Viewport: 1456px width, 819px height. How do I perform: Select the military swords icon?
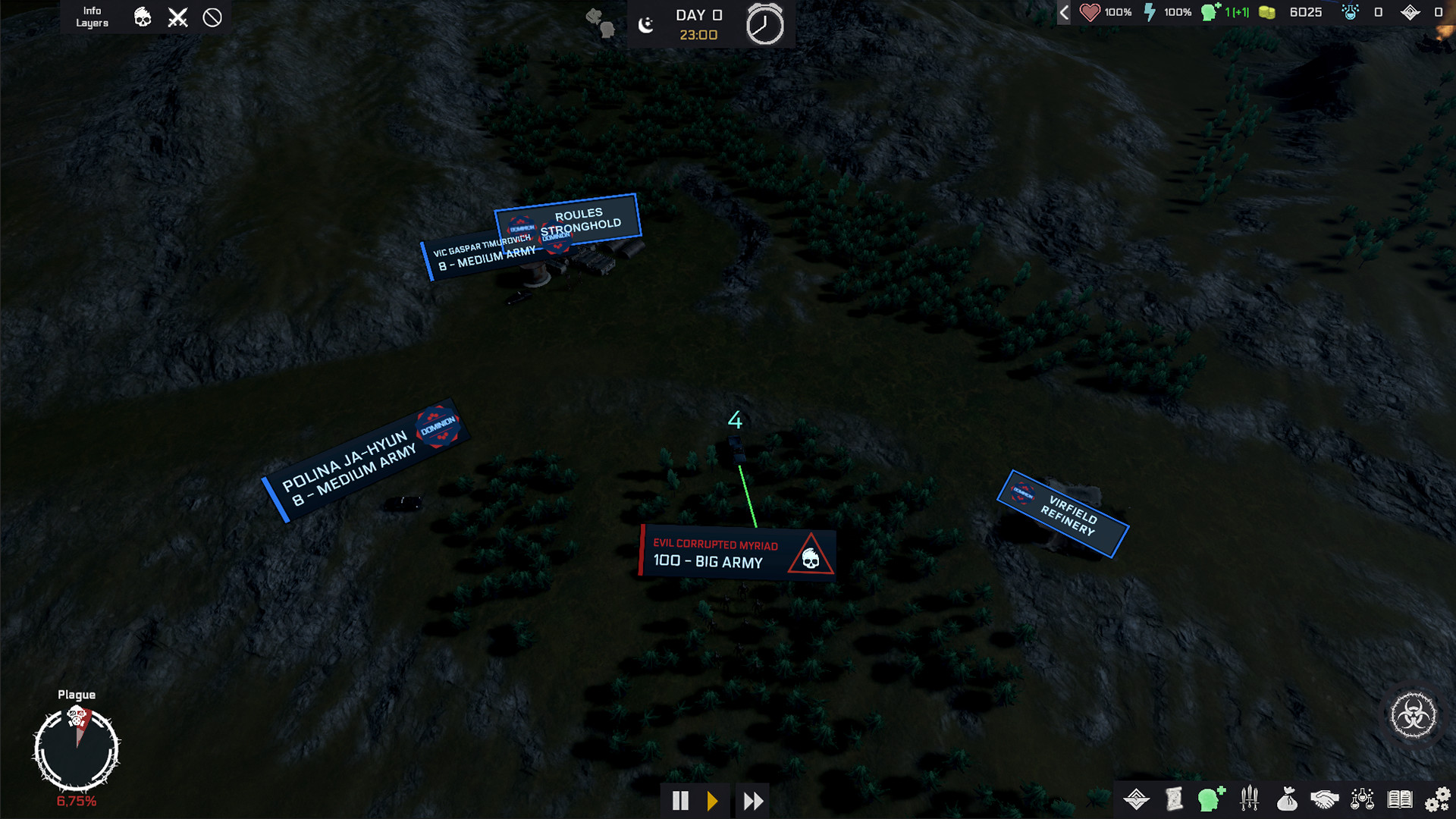[1248, 800]
